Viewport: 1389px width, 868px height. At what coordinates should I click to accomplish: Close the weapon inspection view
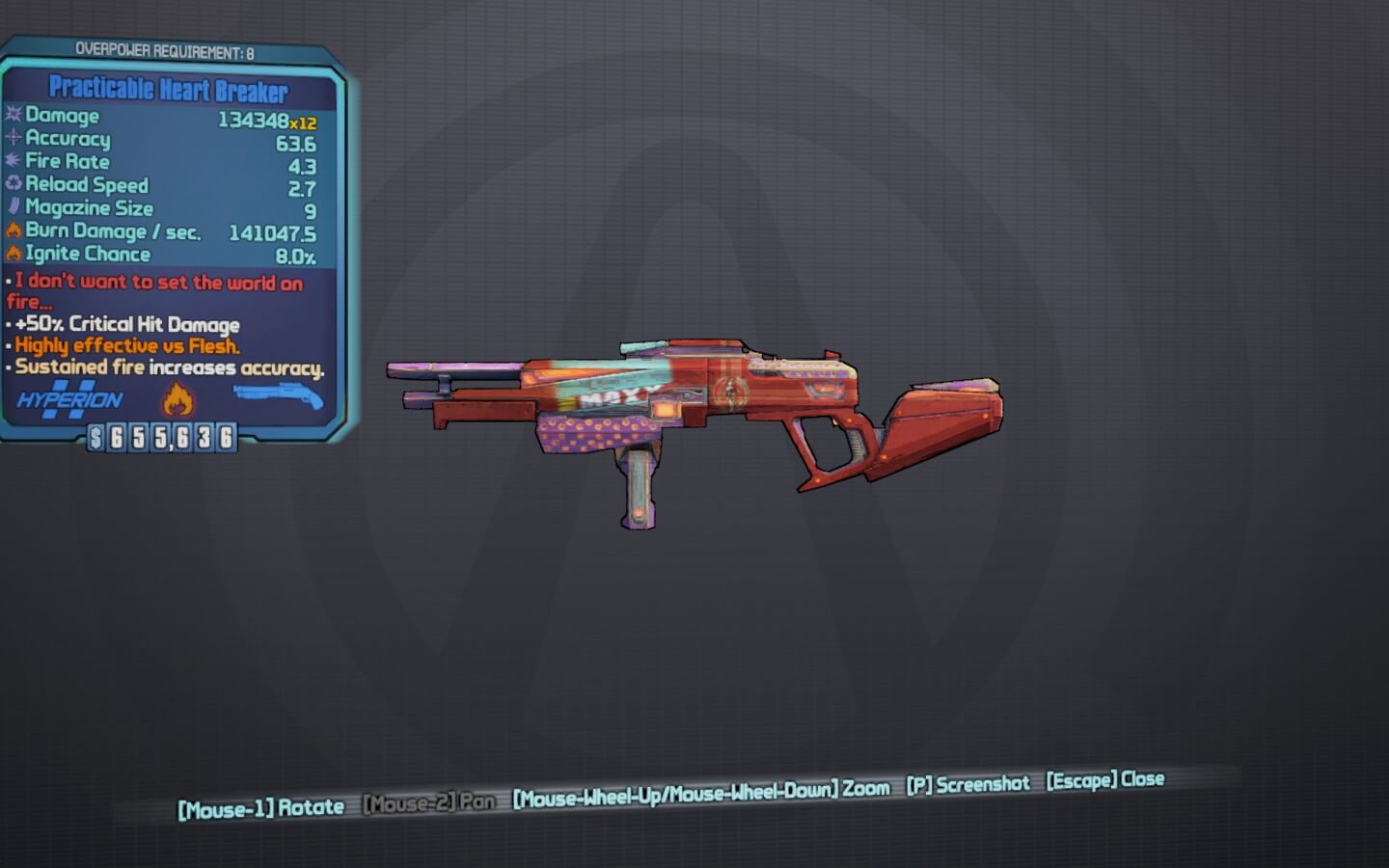(1104, 779)
